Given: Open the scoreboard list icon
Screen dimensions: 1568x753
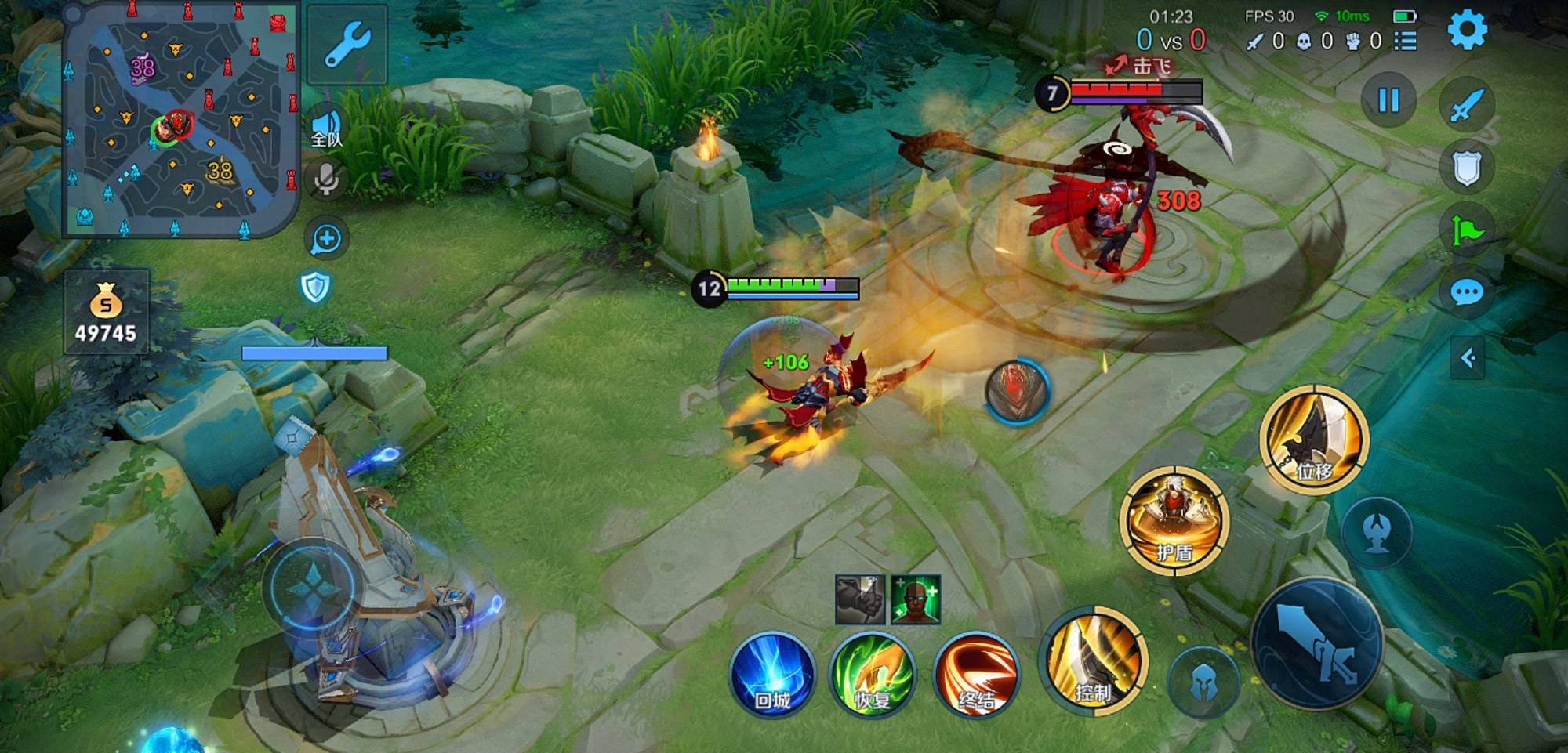Looking at the screenshot, I should pos(1405,41).
